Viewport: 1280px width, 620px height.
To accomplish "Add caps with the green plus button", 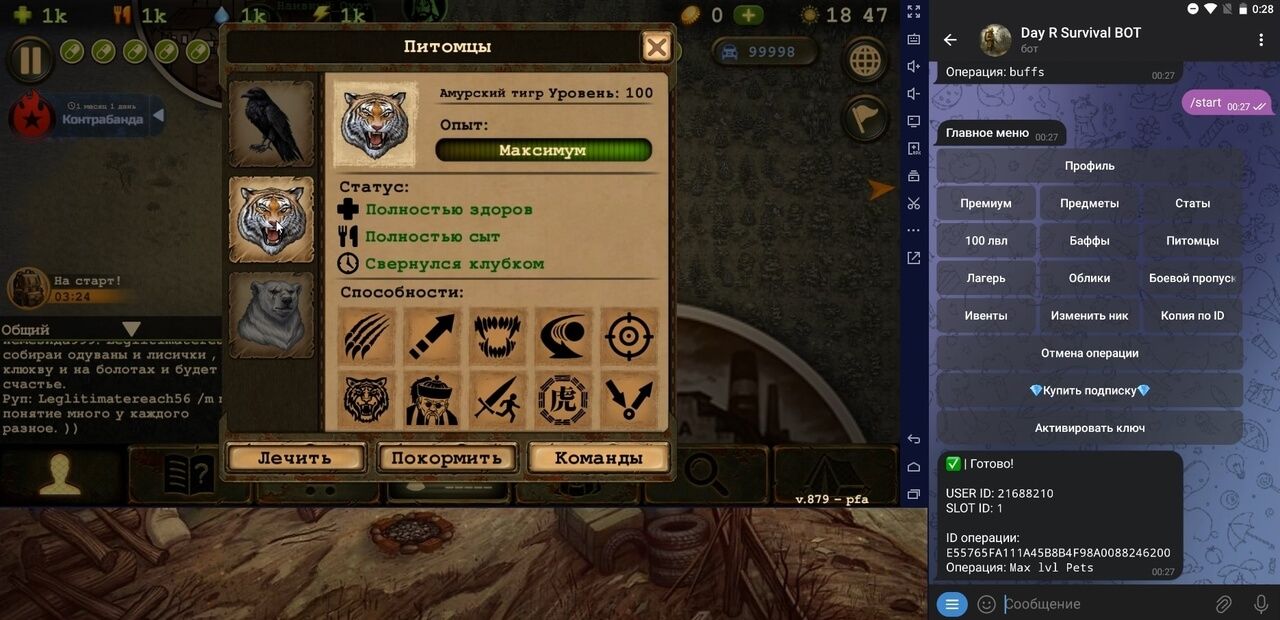I will (x=748, y=15).
